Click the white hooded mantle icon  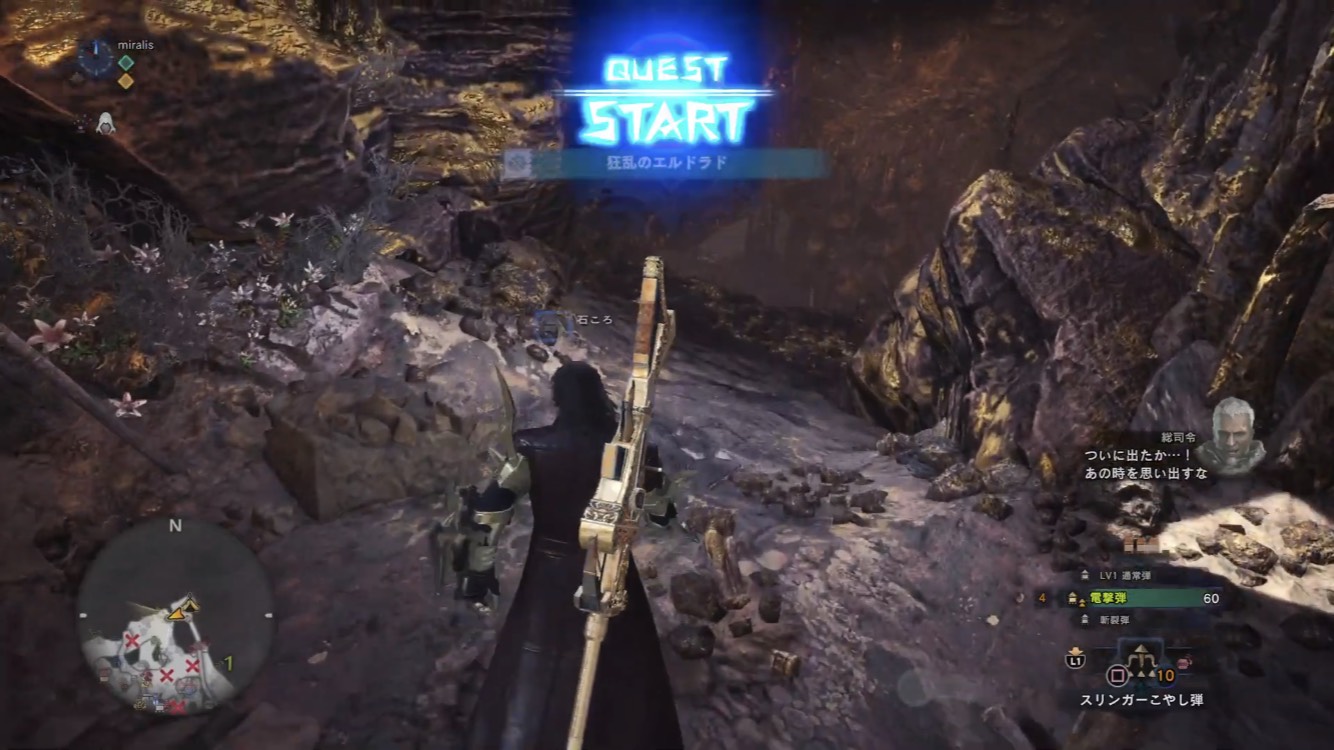(105, 124)
